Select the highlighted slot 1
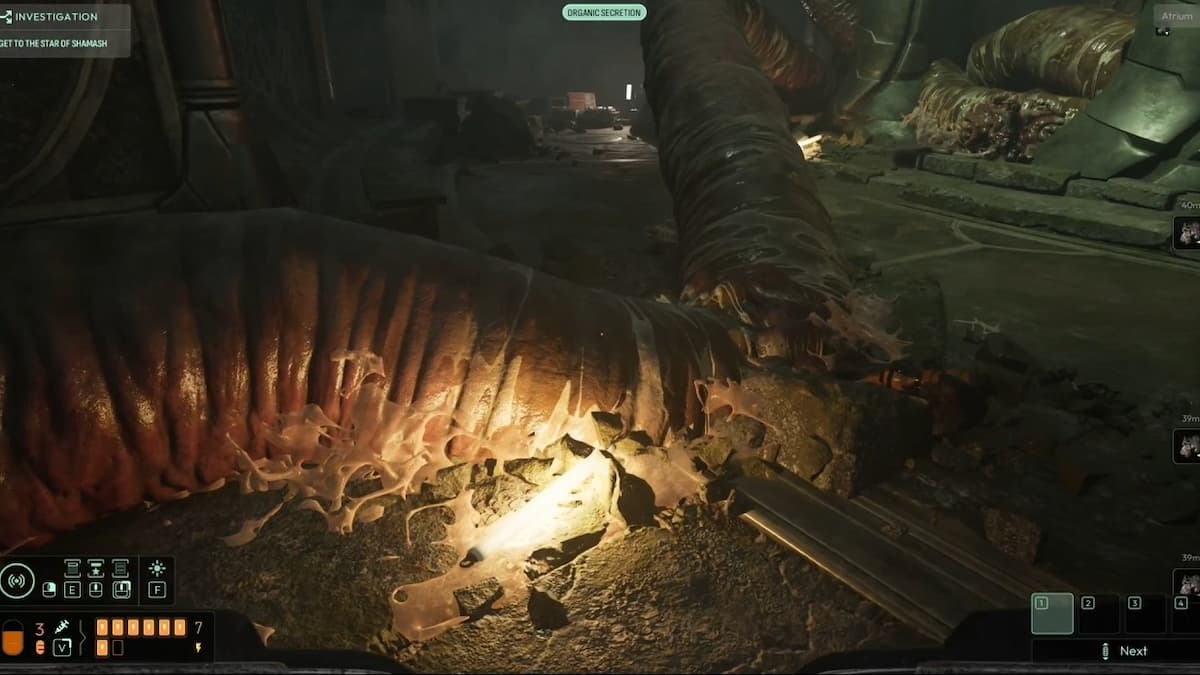The image size is (1200, 675). [1052, 614]
